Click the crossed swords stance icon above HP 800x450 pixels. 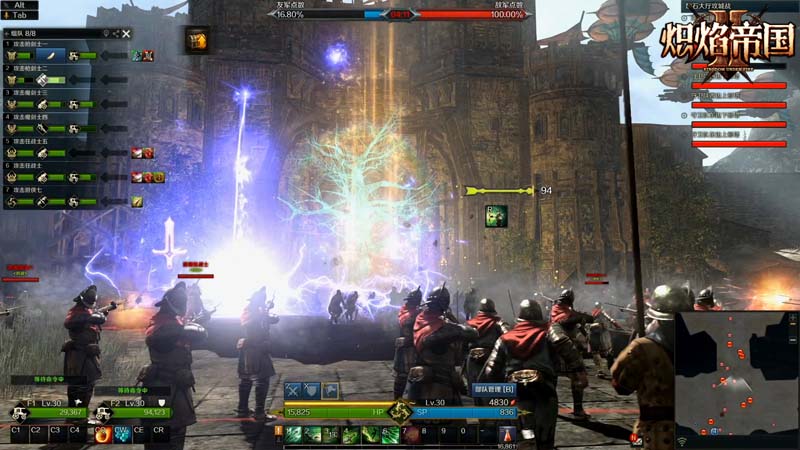[293, 390]
